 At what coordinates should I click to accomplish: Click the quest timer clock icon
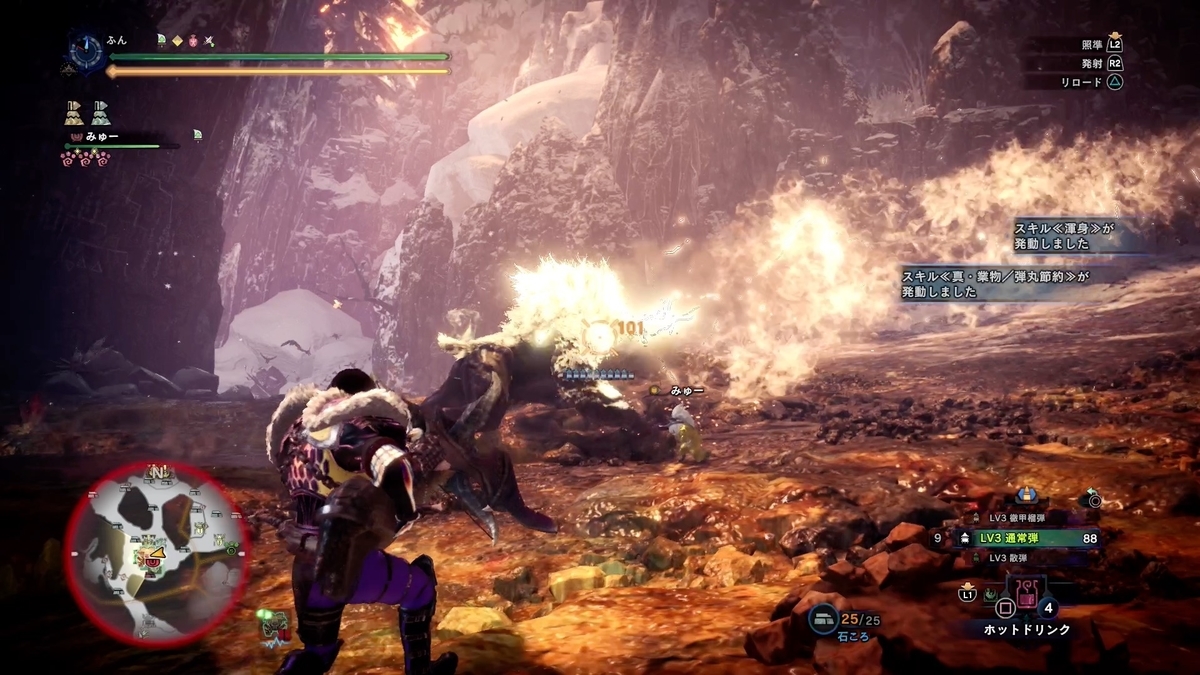[x=88, y=50]
